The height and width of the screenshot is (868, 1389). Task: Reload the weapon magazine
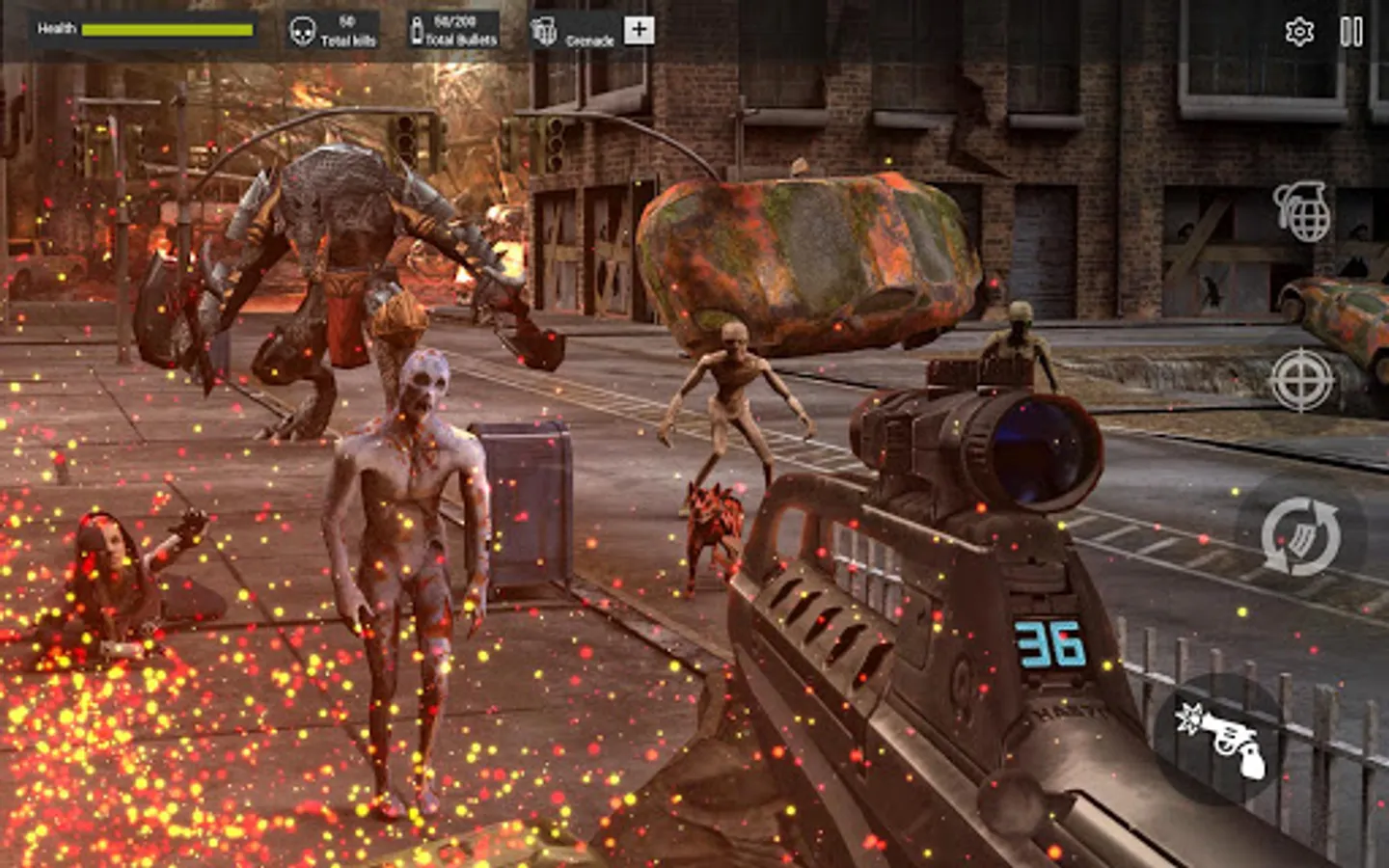(x=1300, y=536)
